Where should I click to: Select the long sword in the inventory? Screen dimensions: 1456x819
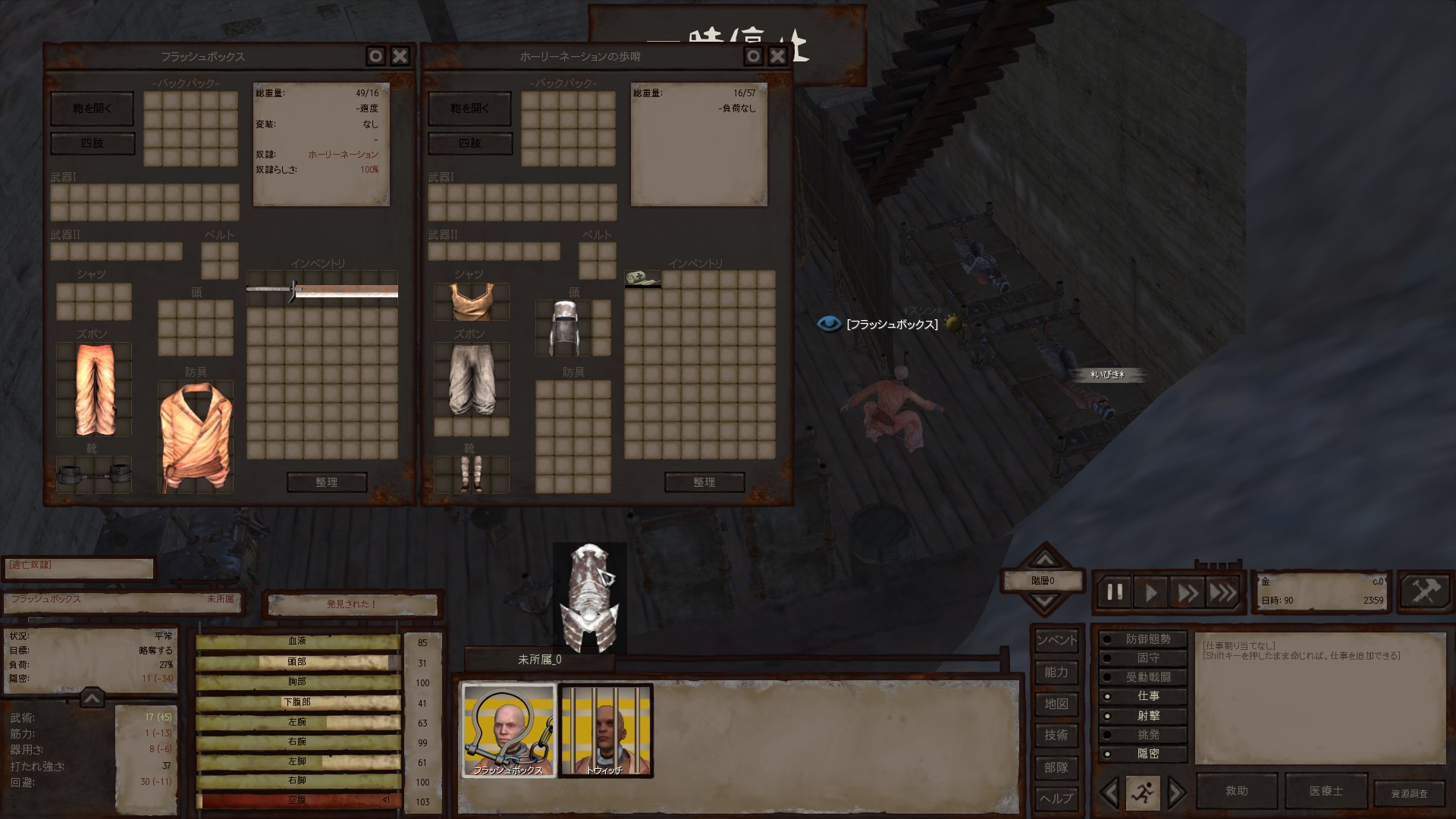(x=322, y=291)
